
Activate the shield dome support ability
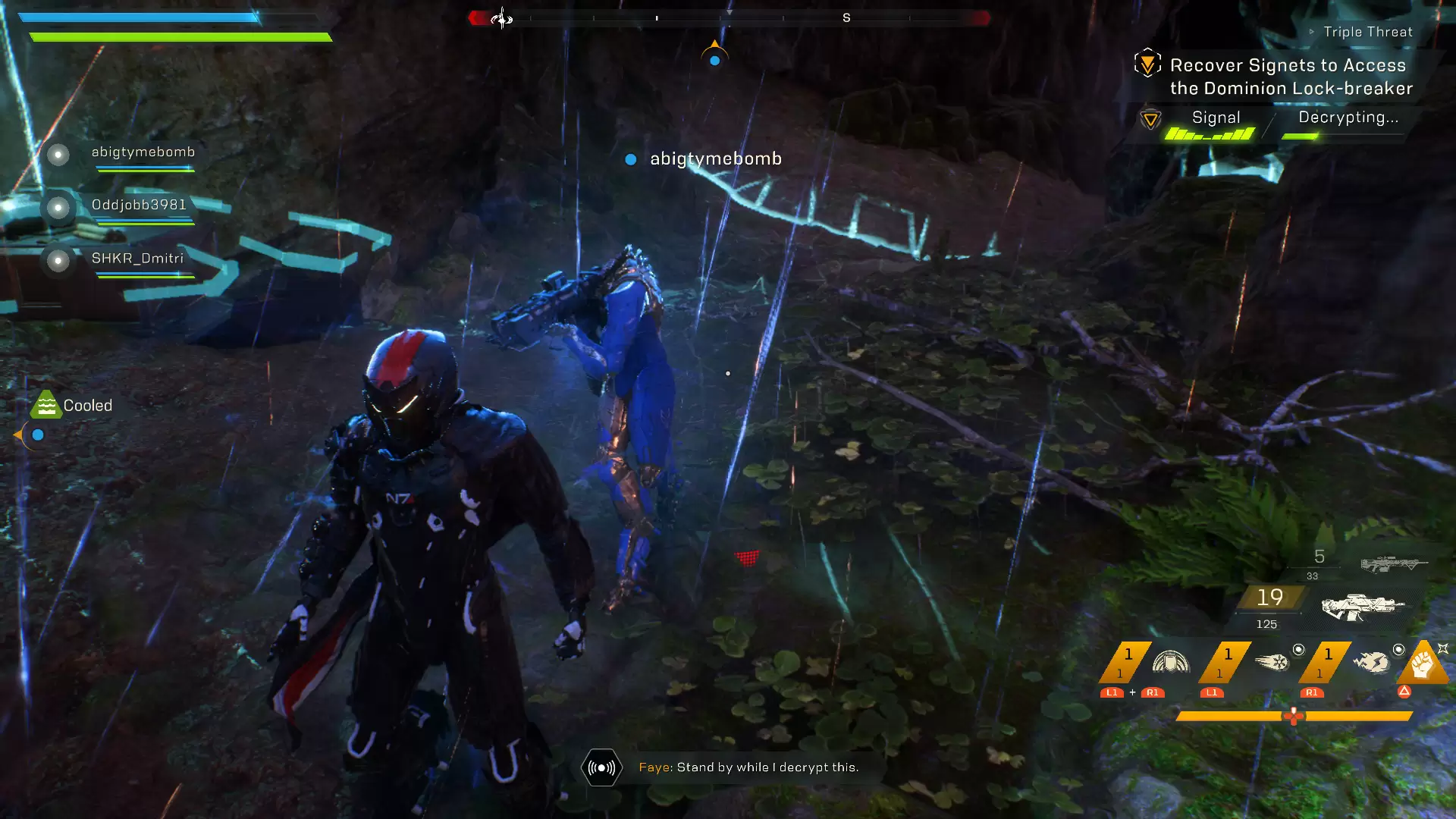(x=1170, y=662)
